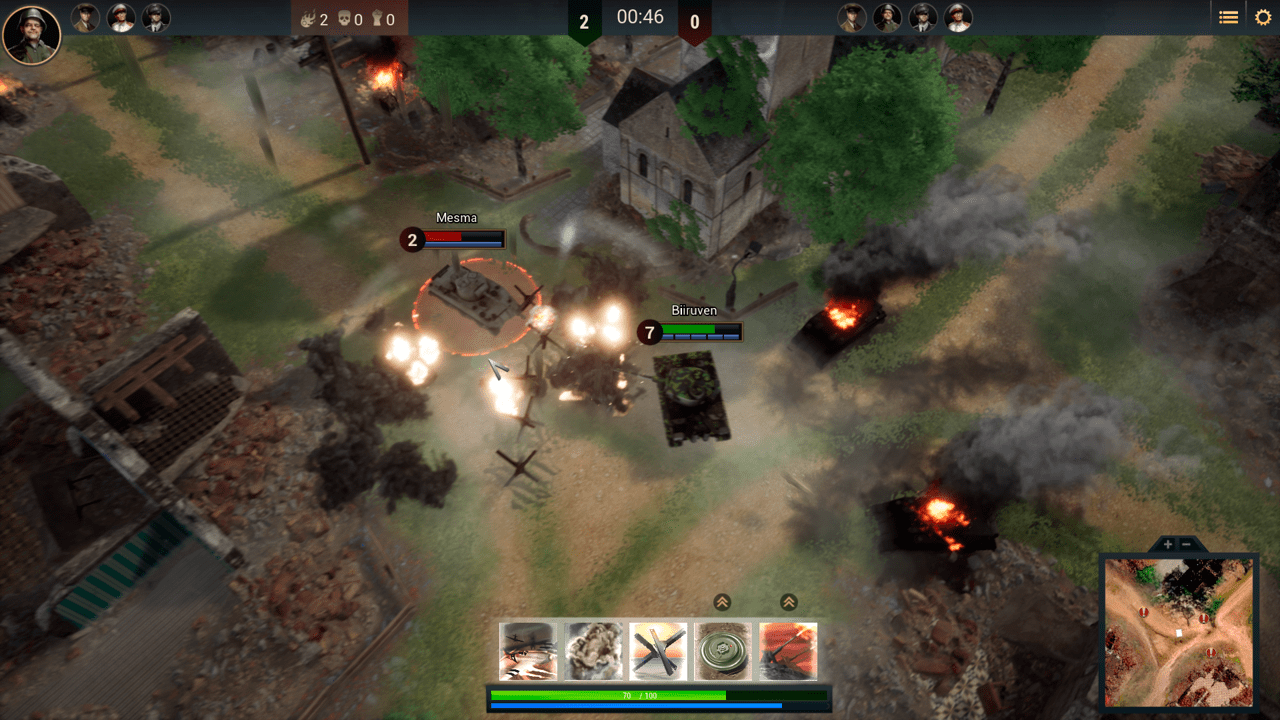This screenshot has height=720, width=1280.
Task: Upgrade the landmine ability with its chevron
Action: (x=722, y=602)
